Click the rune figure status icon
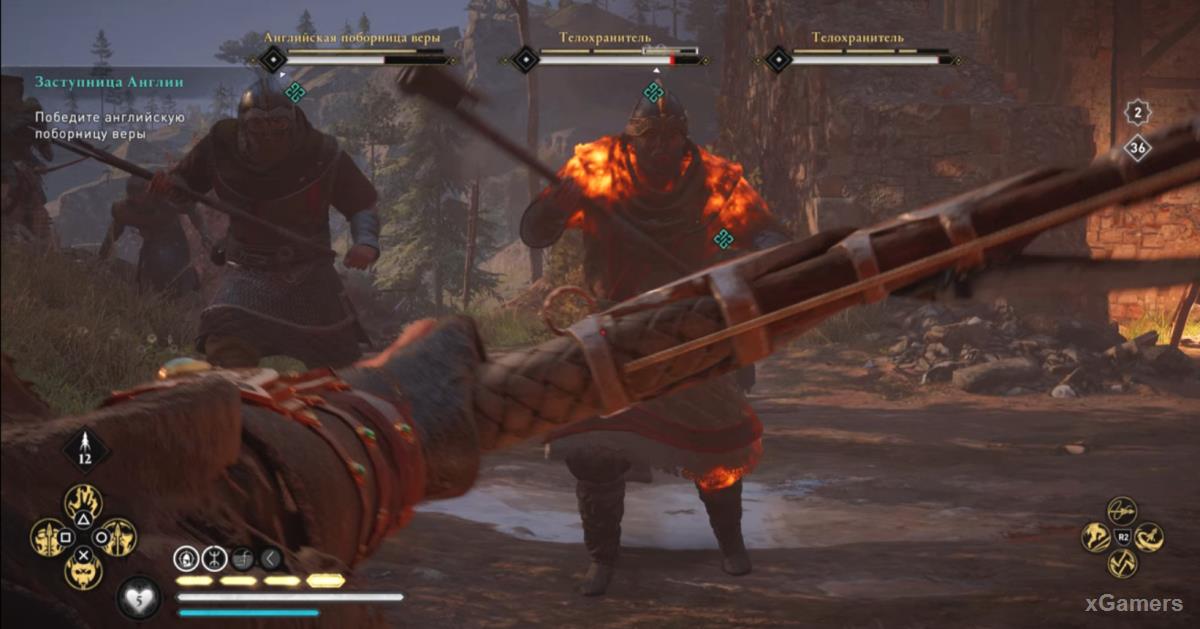The image size is (1200, 629). 214,558
